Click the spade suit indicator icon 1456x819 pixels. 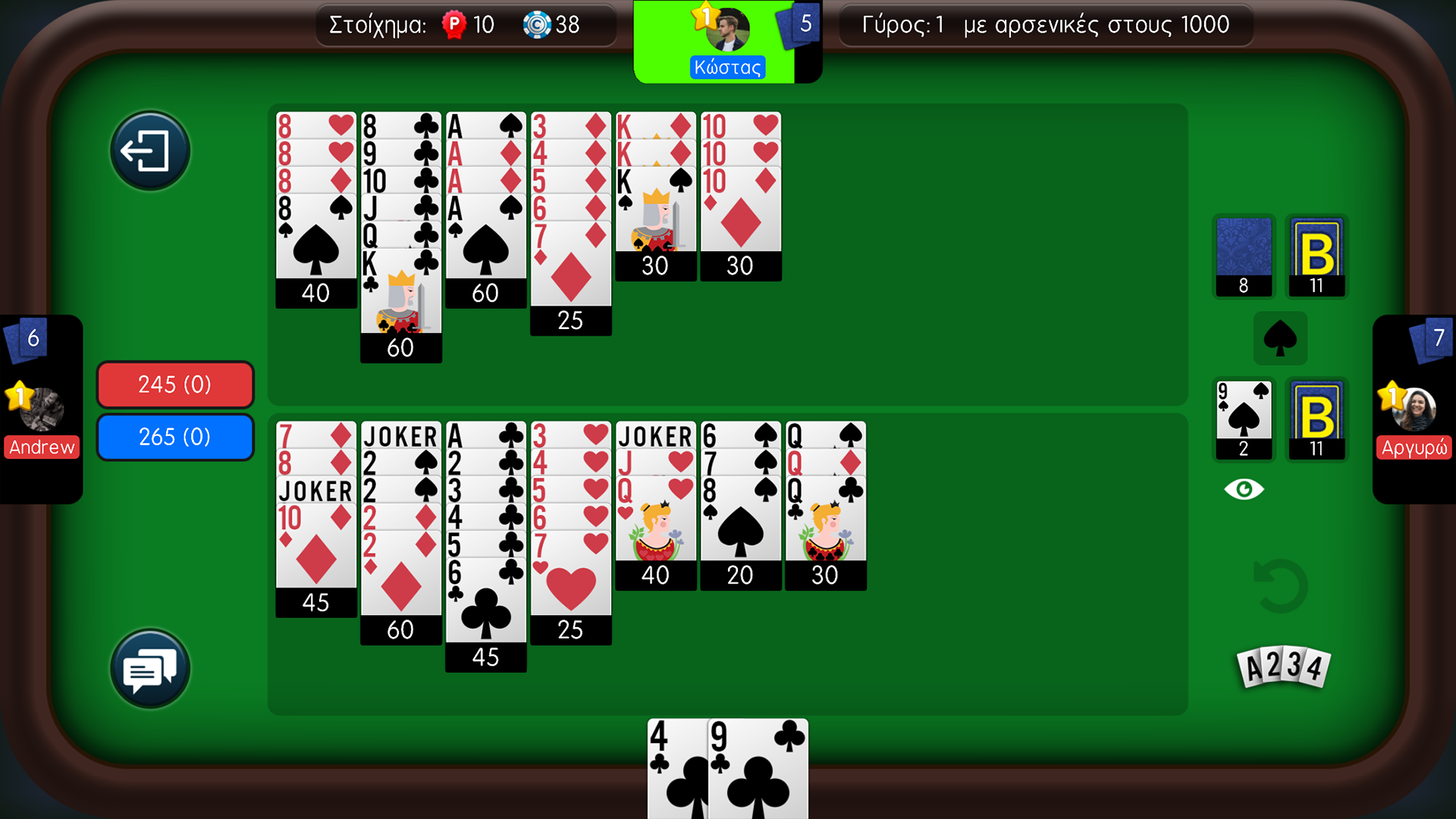1281,338
